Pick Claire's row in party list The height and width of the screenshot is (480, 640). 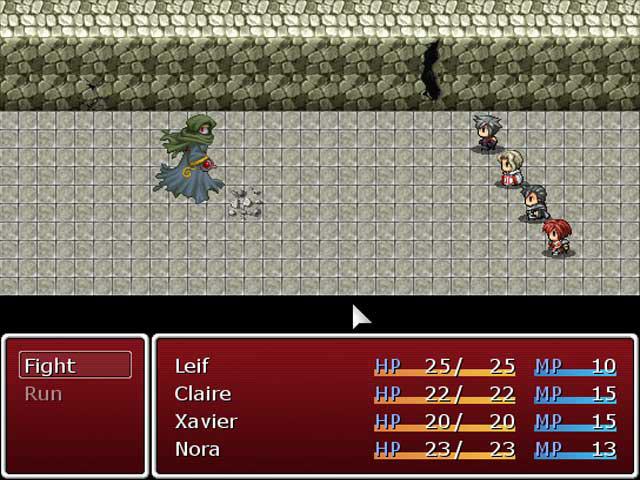[394, 394]
